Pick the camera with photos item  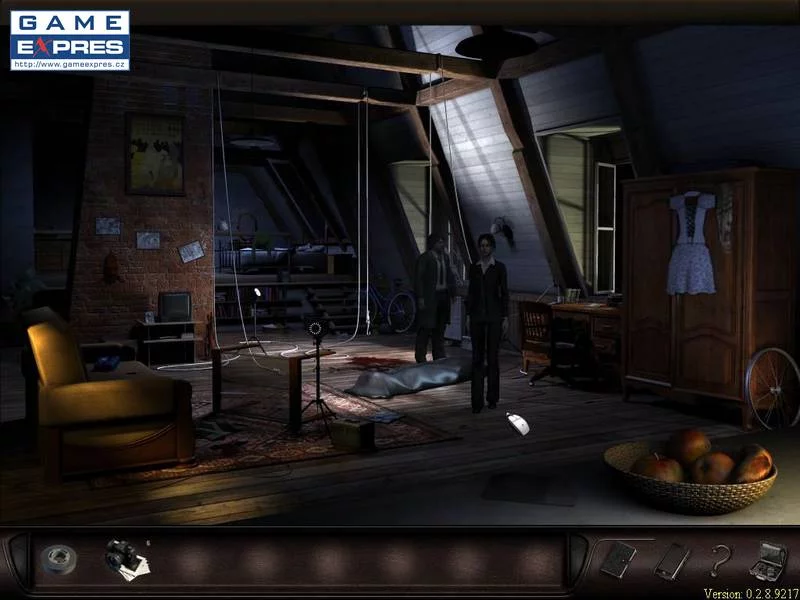tap(125, 557)
